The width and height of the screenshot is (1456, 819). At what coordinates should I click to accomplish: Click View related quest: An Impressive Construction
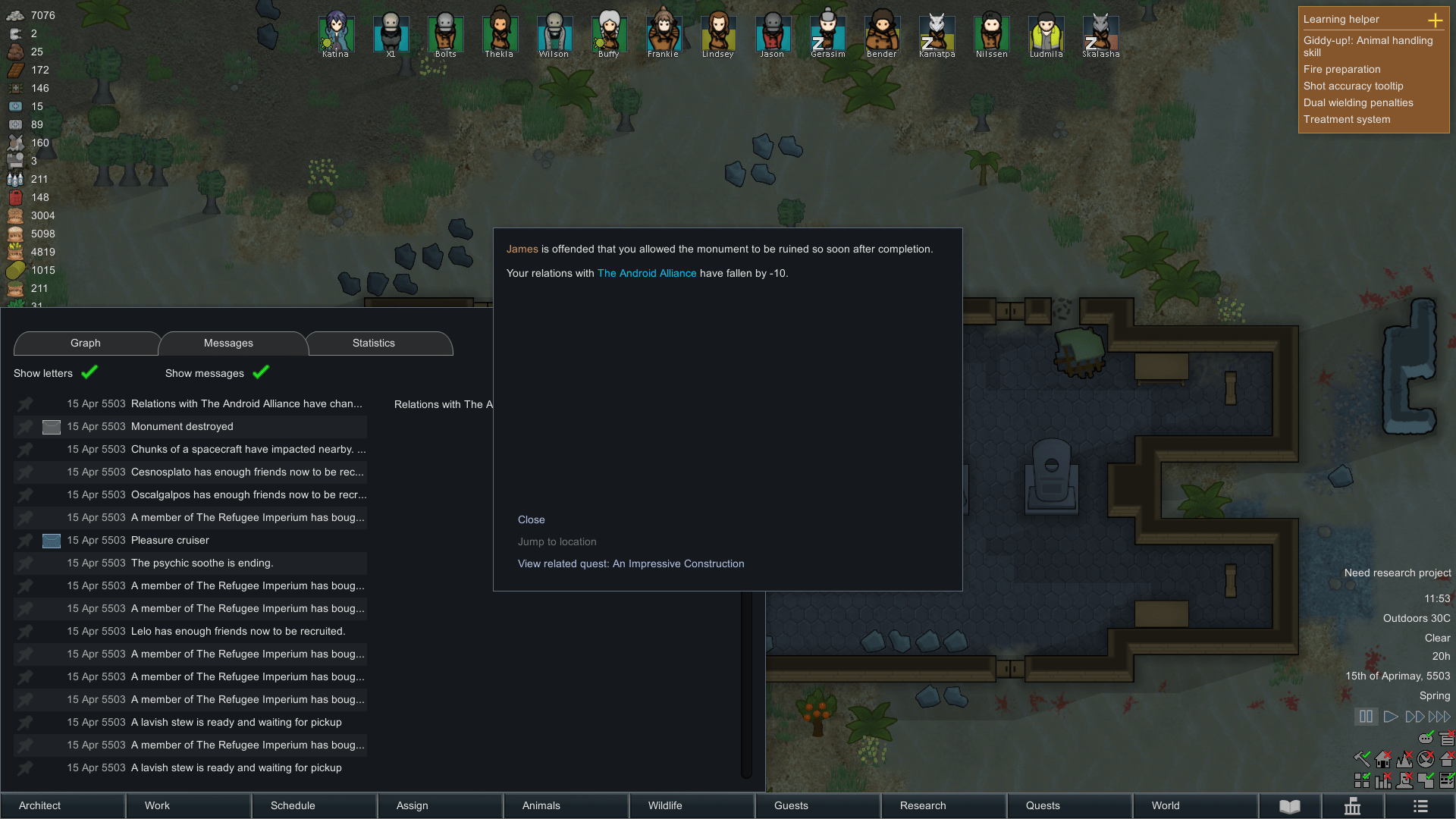631,563
